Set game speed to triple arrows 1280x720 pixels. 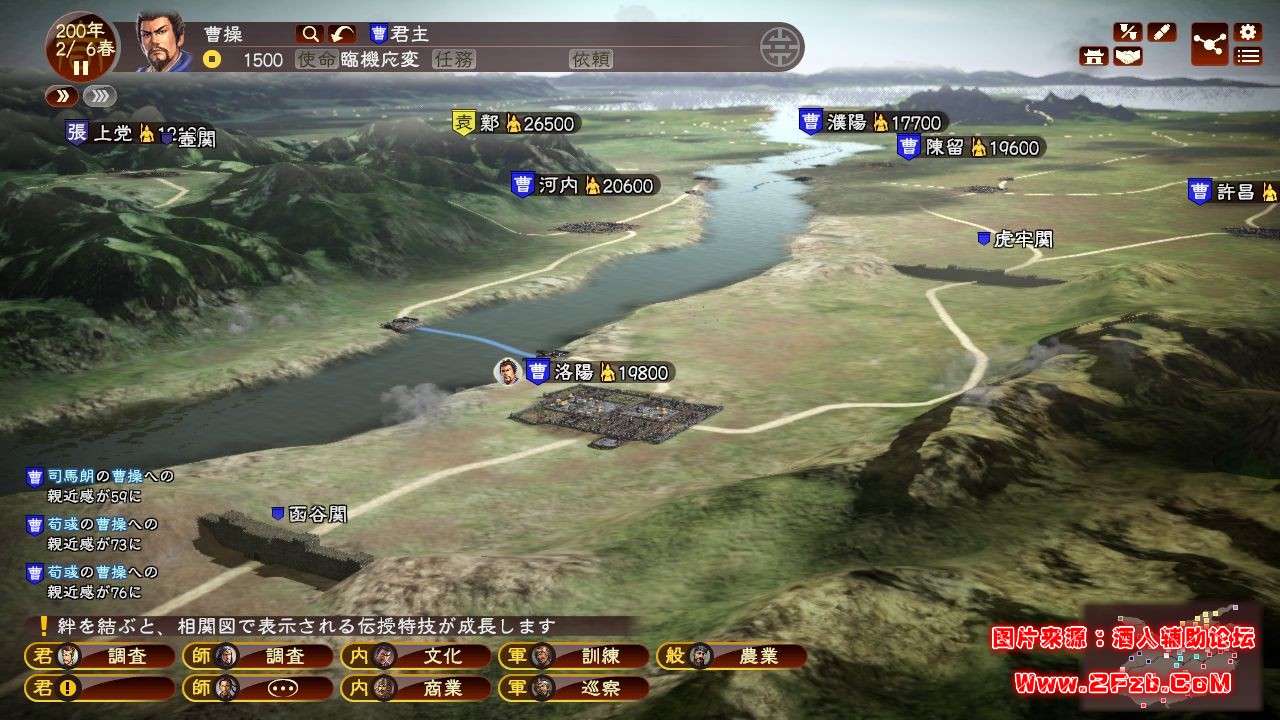coord(99,96)
